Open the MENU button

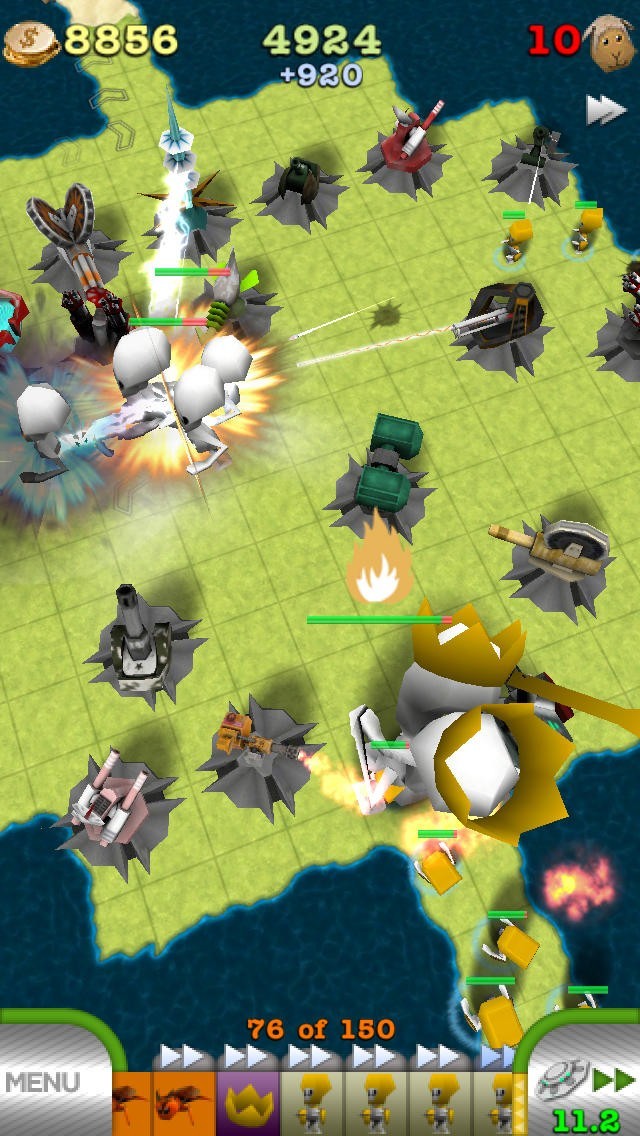pyautogui.click(x=42, y=1082)
